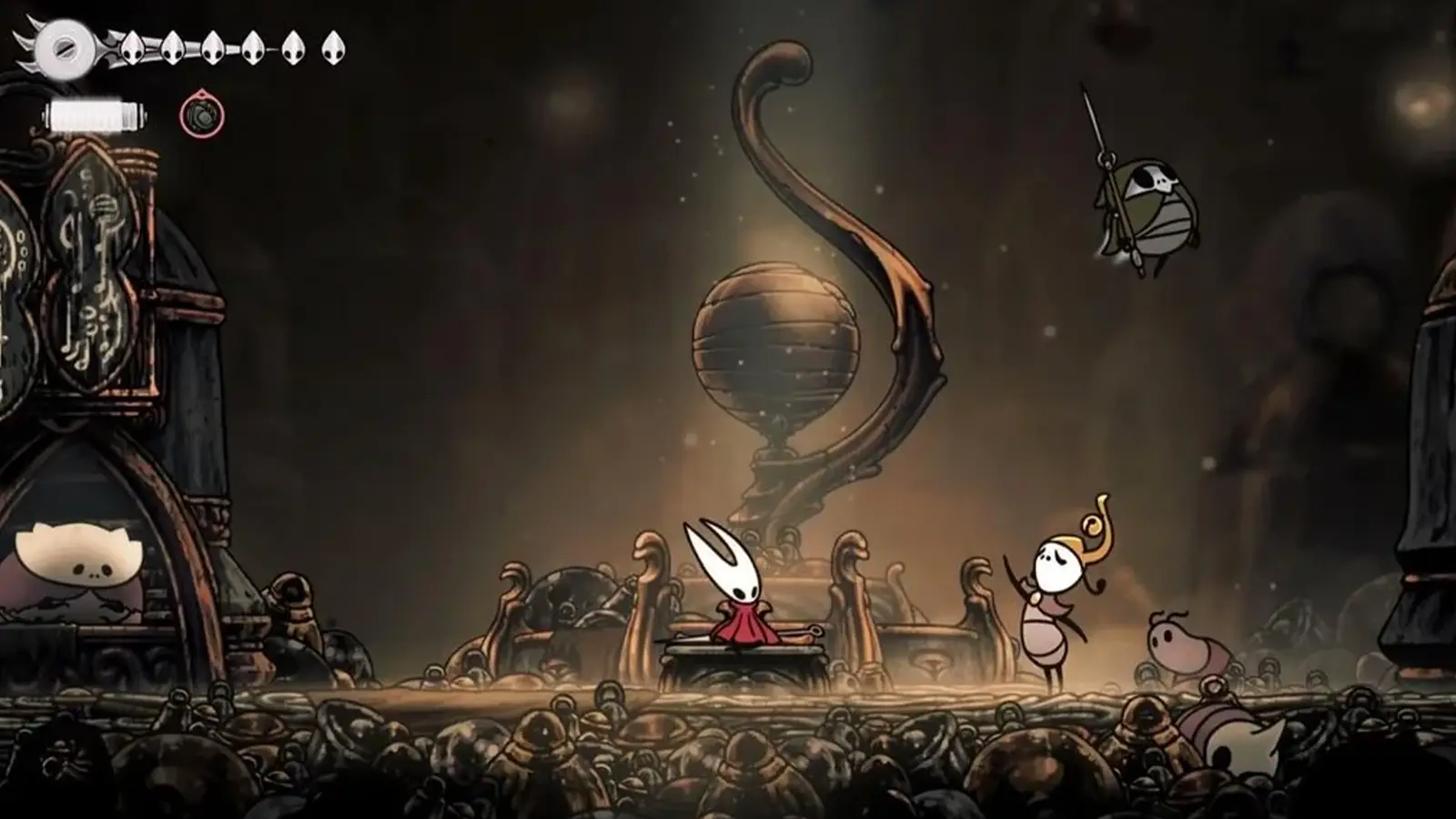Click the first health mask on the HUD
The height and width of the screenshot is (819, 1456).
132,50
